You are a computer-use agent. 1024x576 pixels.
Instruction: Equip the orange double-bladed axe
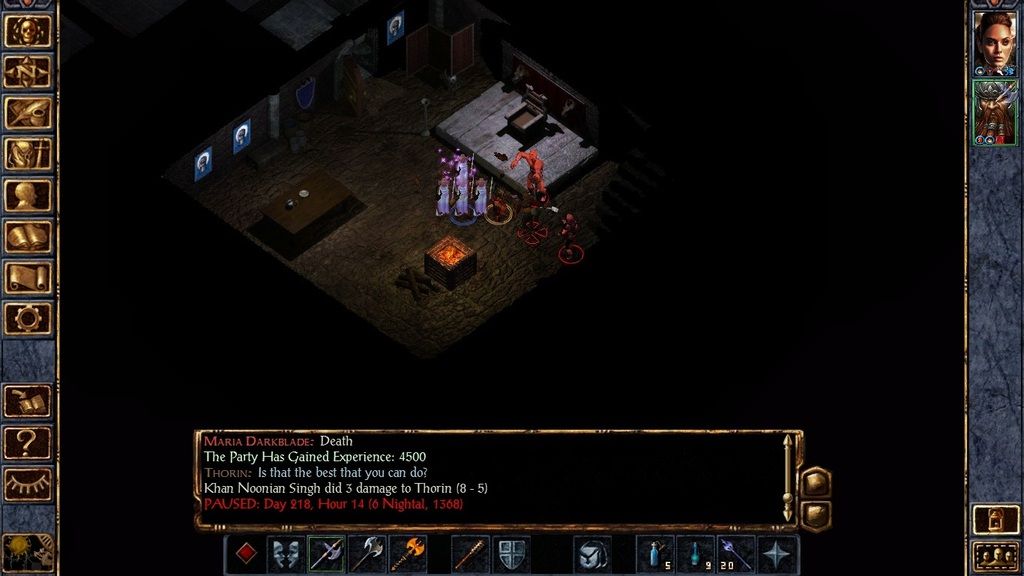click(408, 554)
